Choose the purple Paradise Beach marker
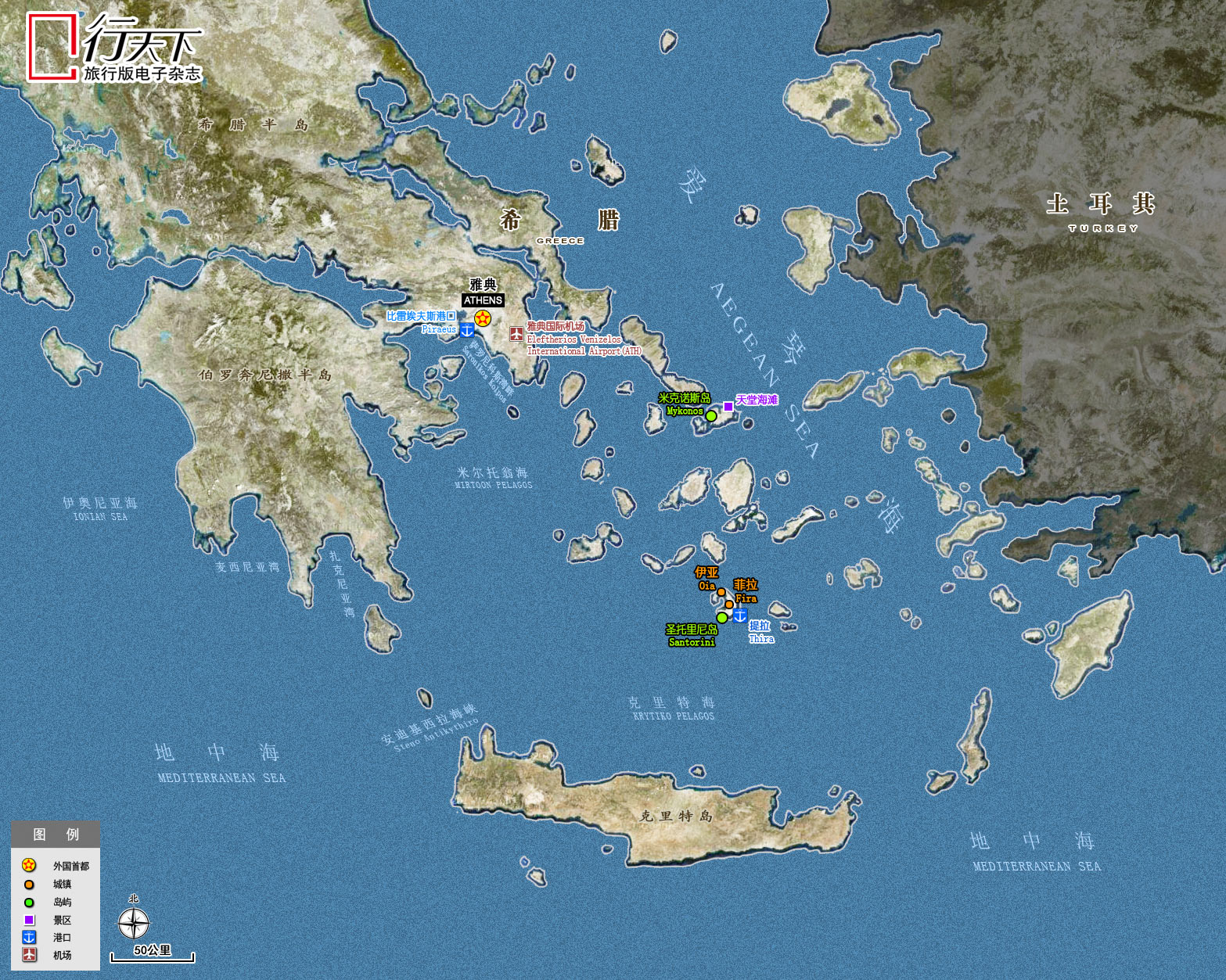Image resolution: width=1226 pixels, height=980 pixels. (x=728, y=406)
